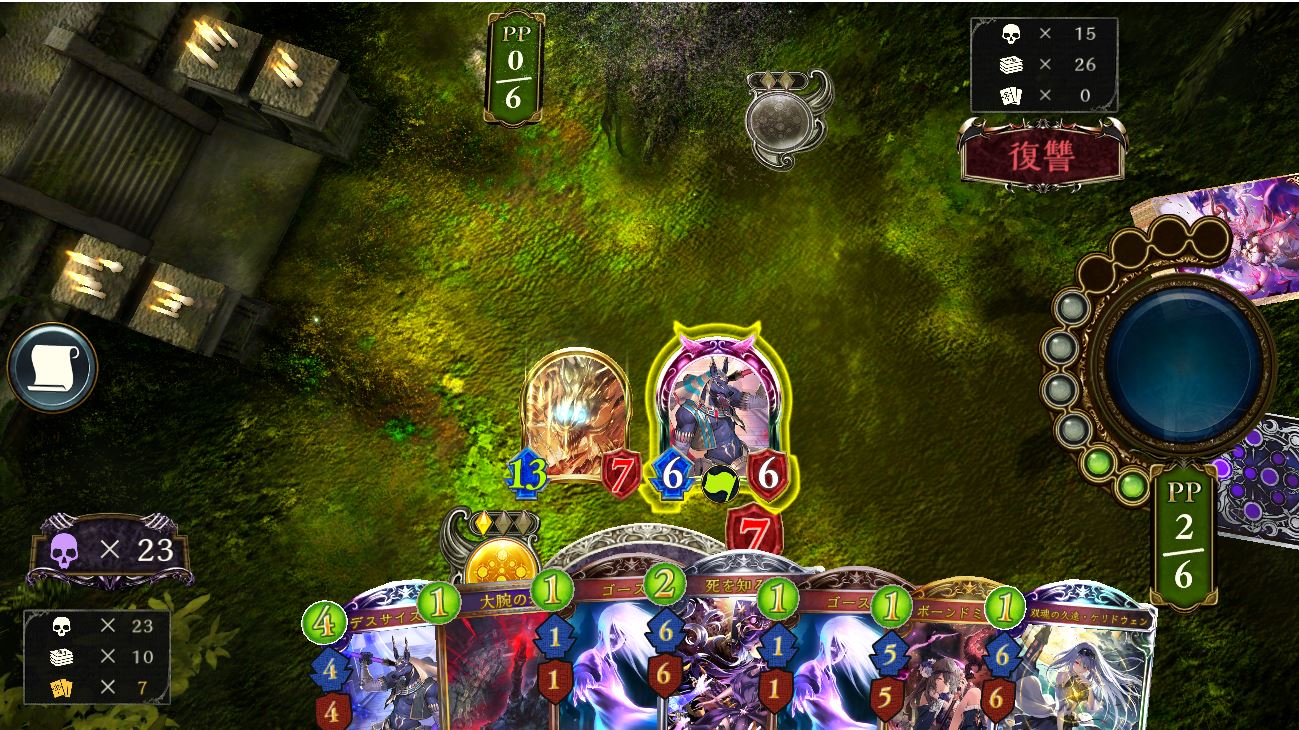This screenshot has height=730, width=1299.
Task: Open the battle log scroll icon
Action: 52,367
